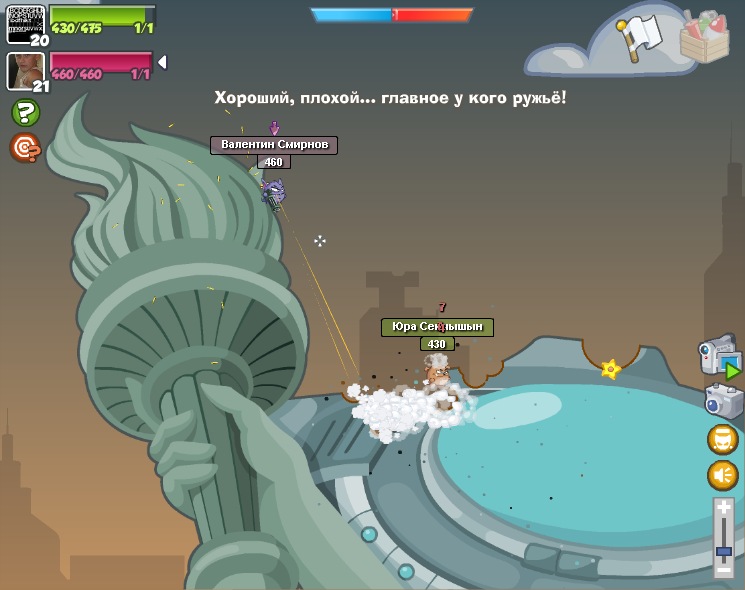The height and width of the screenshot is (590, 745).
Task: Click the white arrow beside pink health bar
Action: coord(162,62)
